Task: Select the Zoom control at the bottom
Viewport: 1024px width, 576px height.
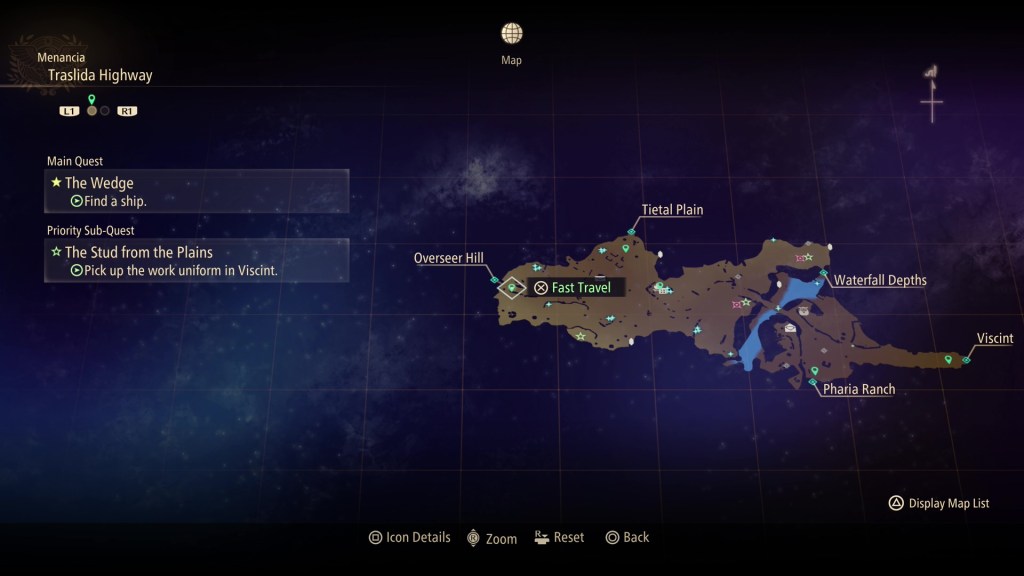Action: pyautogui.click(x=492, y=538)
